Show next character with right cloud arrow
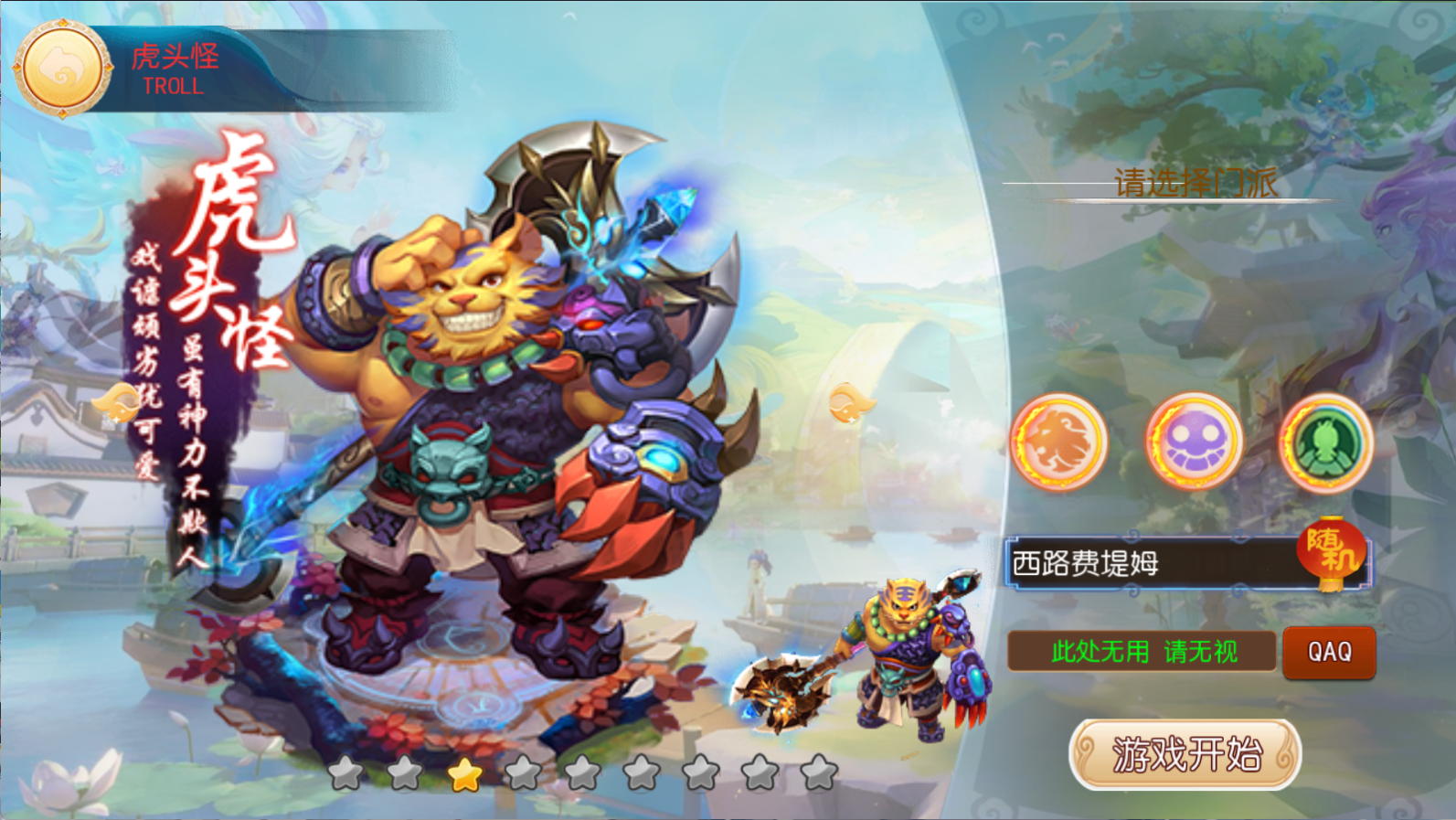This screenshot has width=1456, height=820. [850, 402]
